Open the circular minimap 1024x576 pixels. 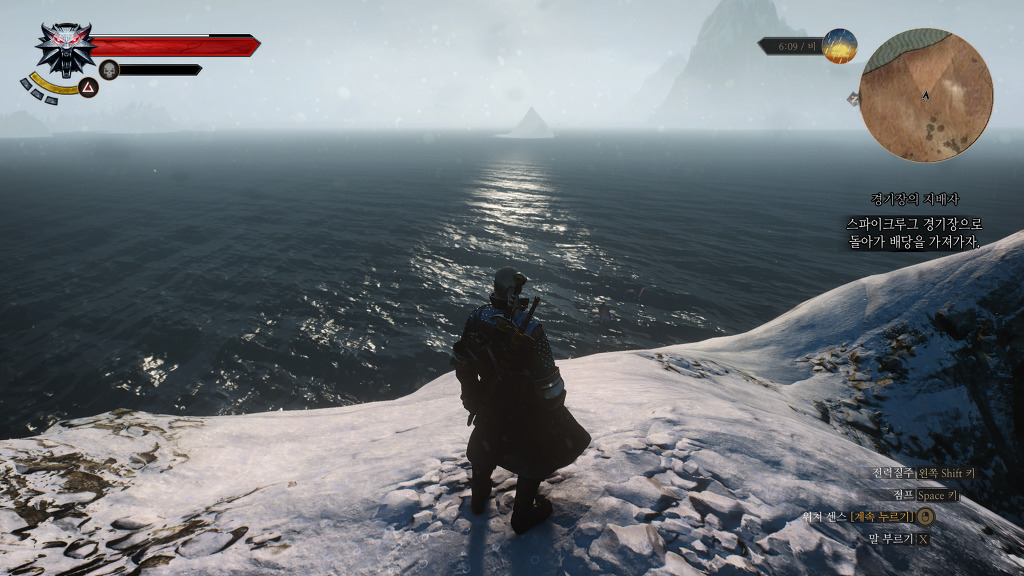pyautogui.click(x=926, y=96)
